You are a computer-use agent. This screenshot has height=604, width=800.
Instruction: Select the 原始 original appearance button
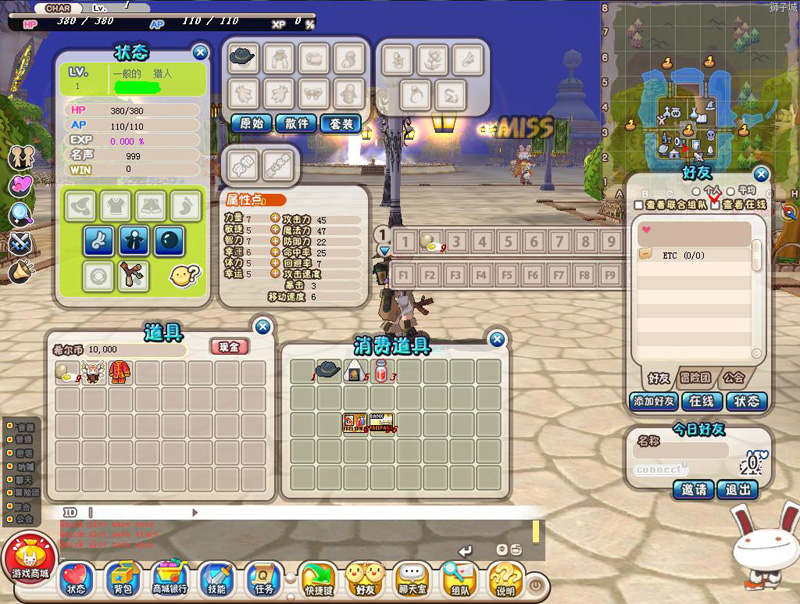251,124
